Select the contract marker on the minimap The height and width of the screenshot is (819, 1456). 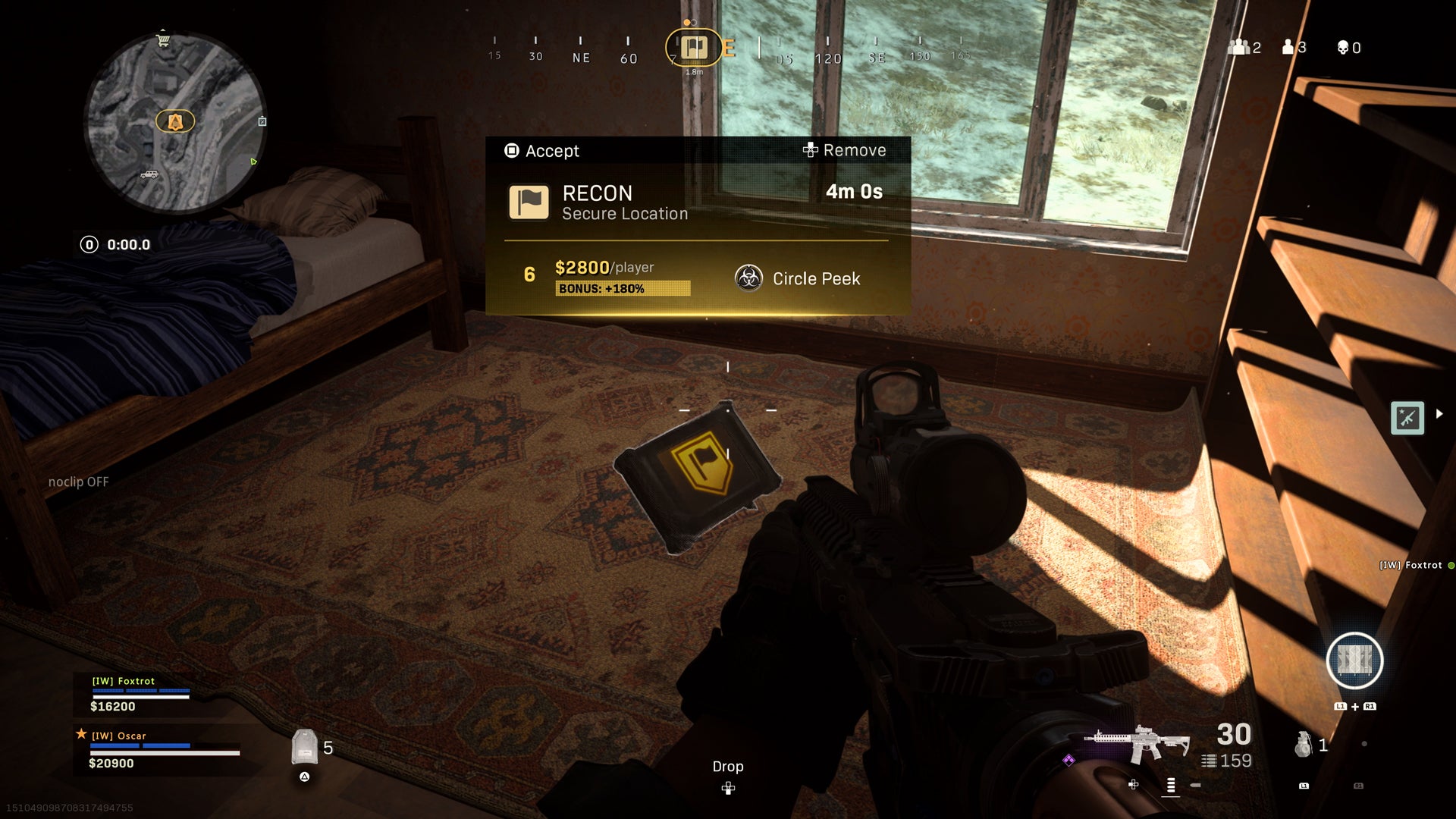click(175, 121)
